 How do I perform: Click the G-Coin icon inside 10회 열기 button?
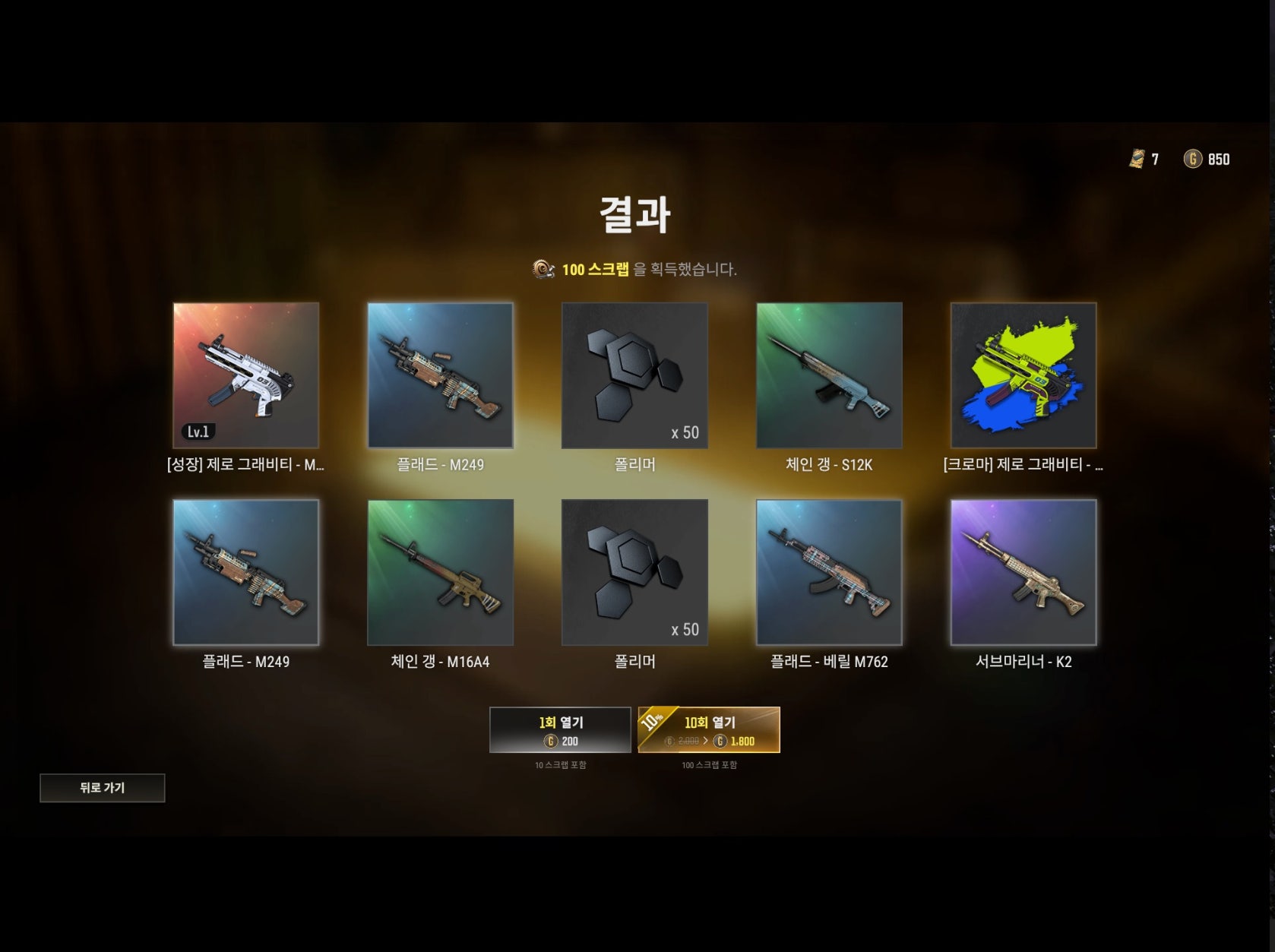pyautogui.click(x=720, y=743)
